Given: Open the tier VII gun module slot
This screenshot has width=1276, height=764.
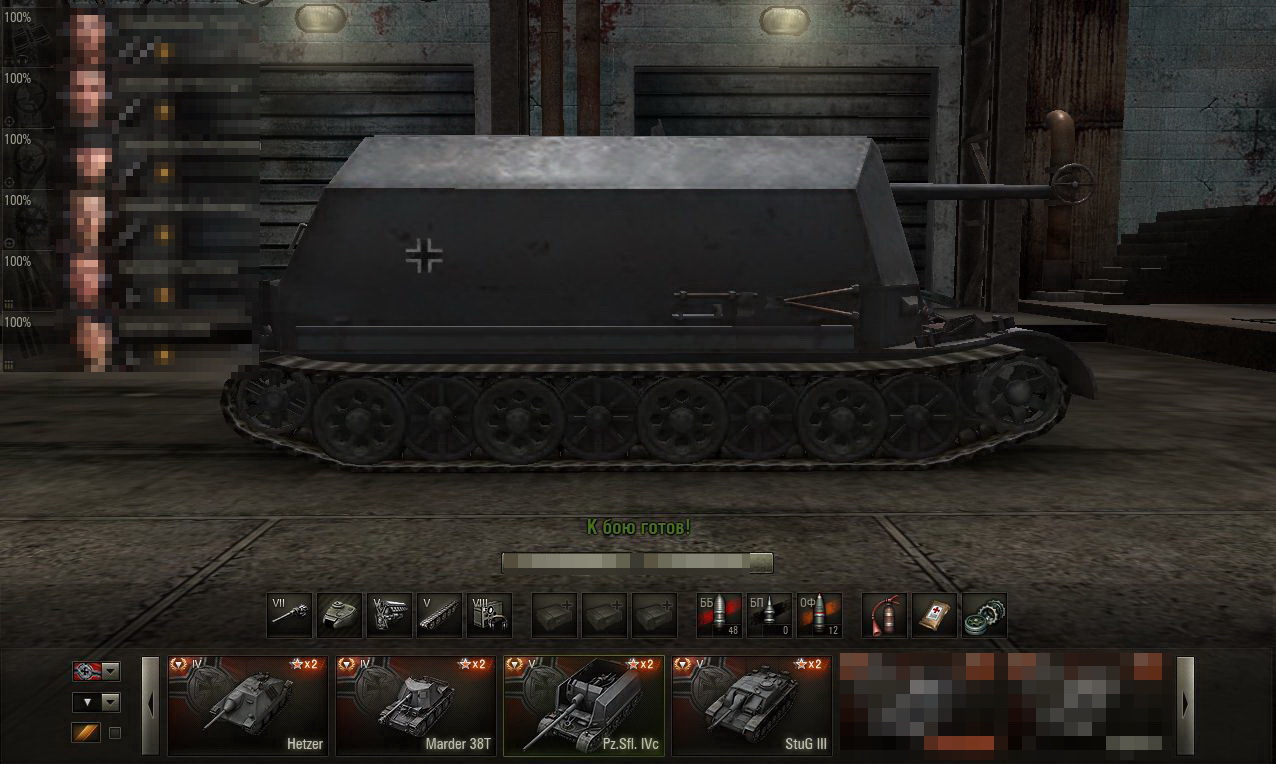Looking at the screenshot, I should pos(290,615).
